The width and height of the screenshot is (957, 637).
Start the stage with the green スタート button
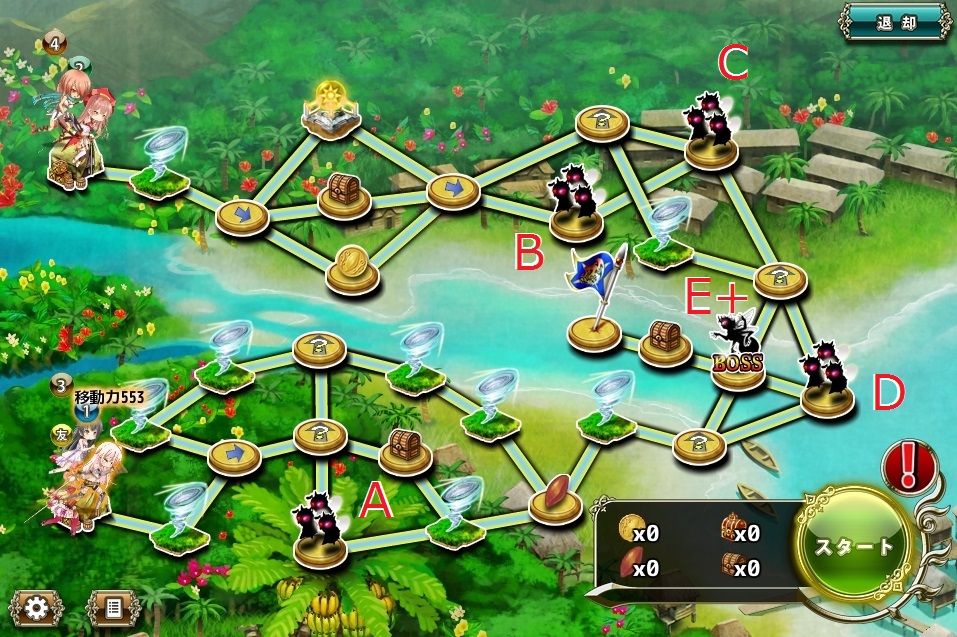coord(855,545)
